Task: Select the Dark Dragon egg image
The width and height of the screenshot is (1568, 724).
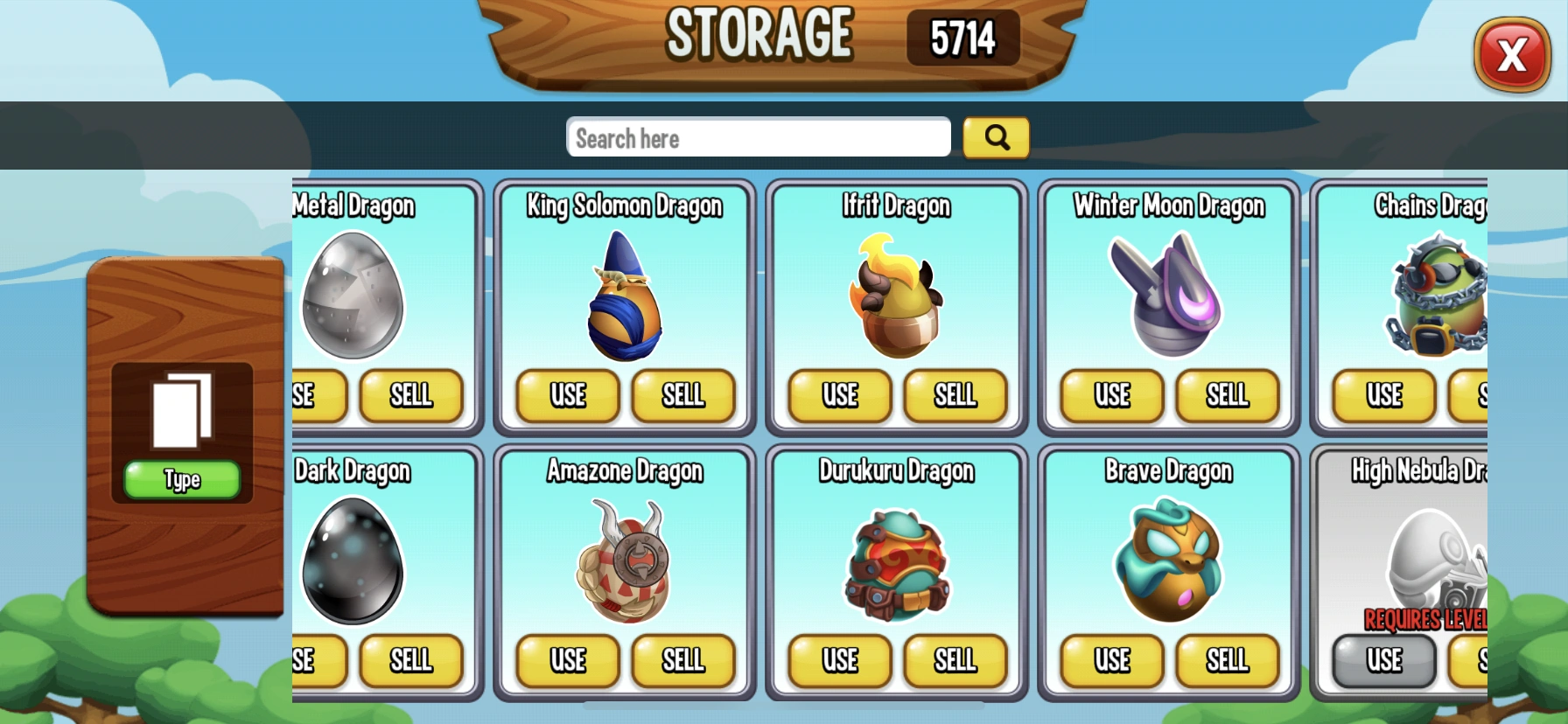Action: tap(353, 564)
